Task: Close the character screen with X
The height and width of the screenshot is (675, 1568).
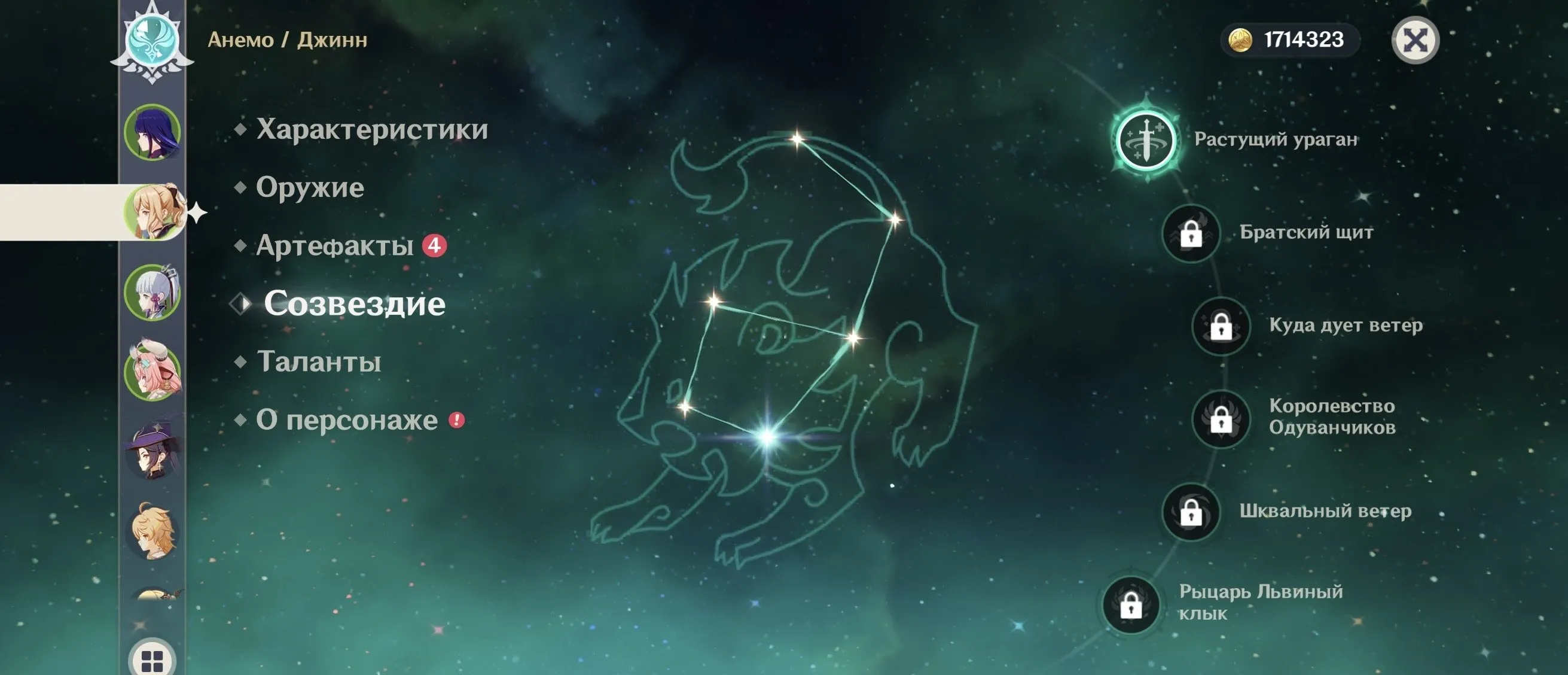Action: coord(1415,41)
